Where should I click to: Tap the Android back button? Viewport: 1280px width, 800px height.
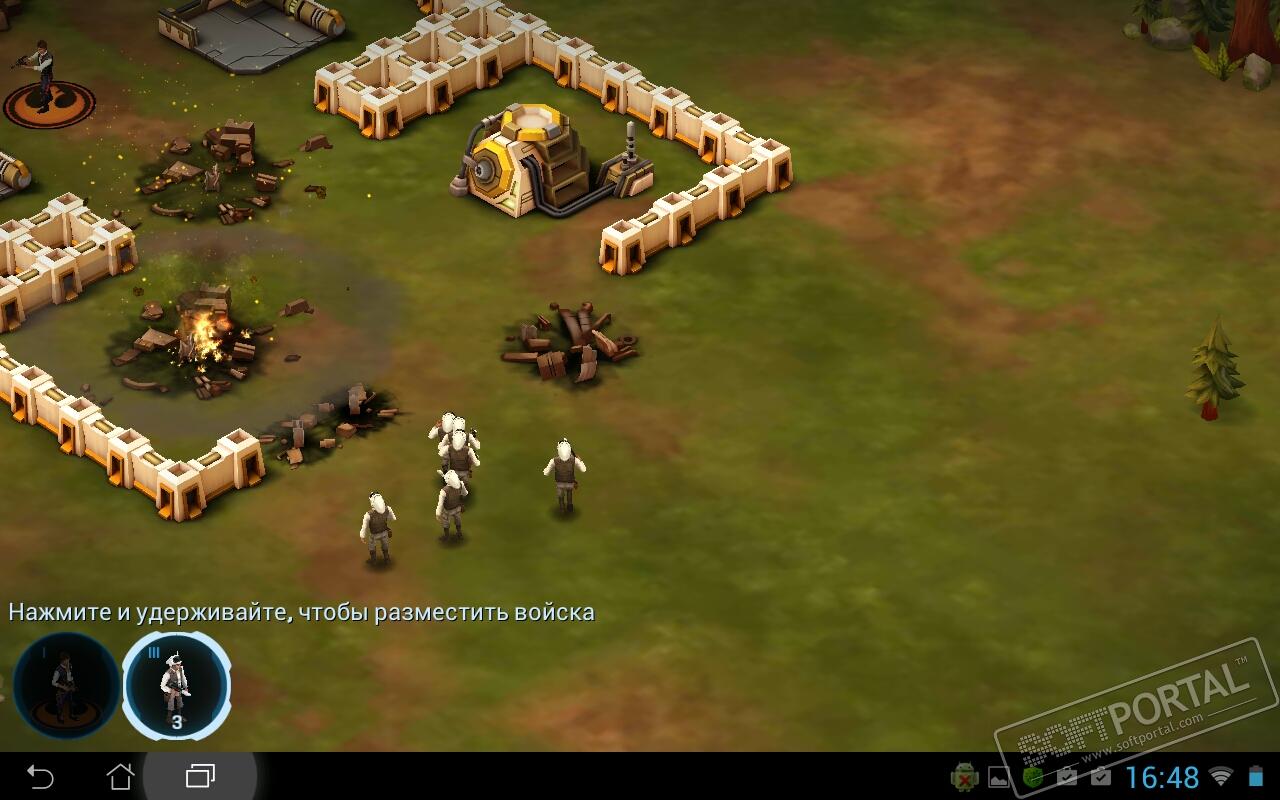[x=40, y=776]
